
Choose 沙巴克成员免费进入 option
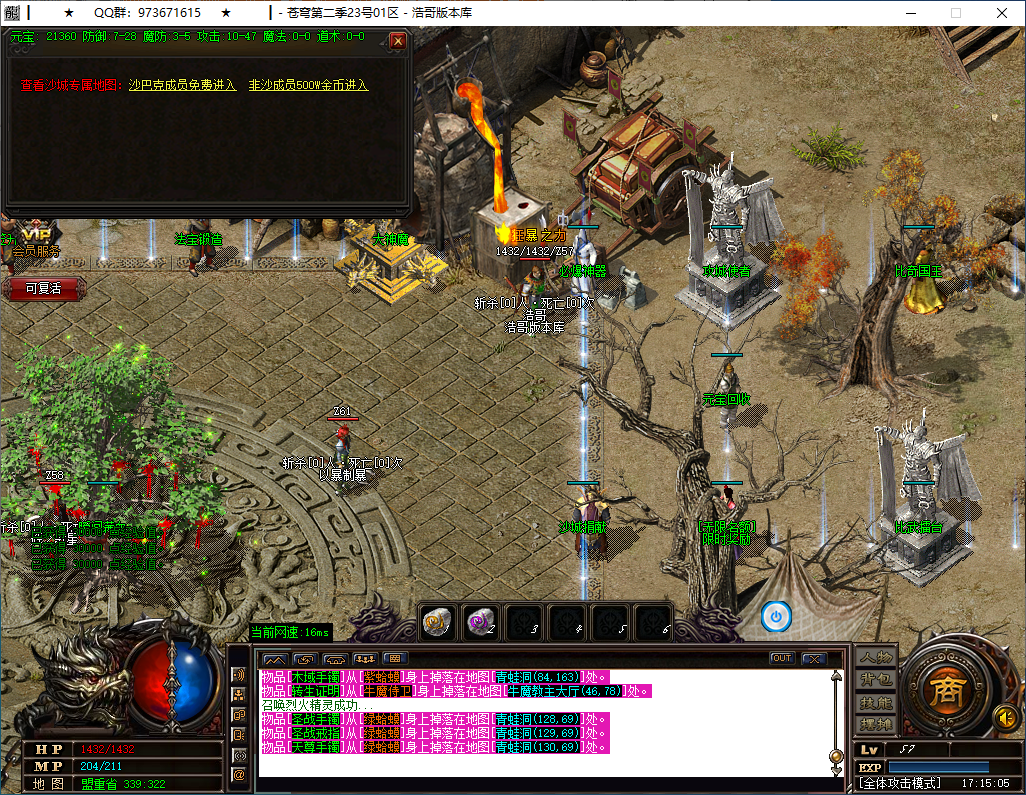click(182, 86)
